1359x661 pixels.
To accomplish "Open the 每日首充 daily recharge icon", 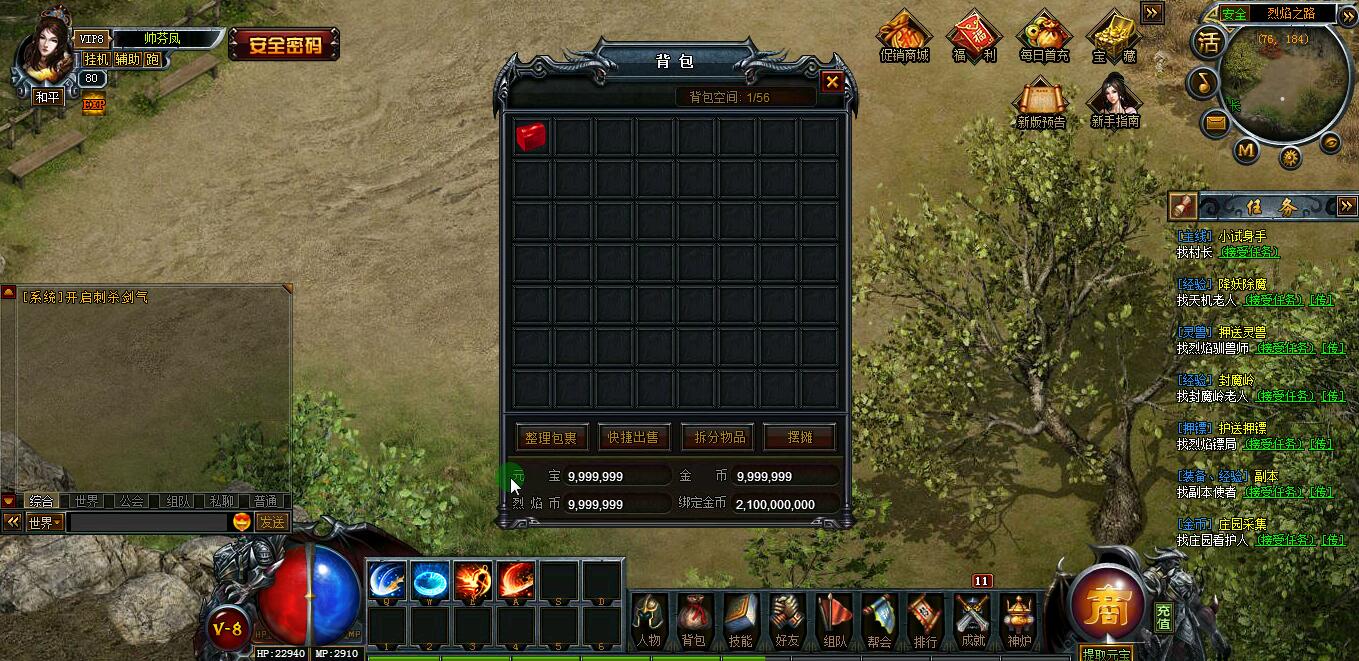I will point(1044,37).
